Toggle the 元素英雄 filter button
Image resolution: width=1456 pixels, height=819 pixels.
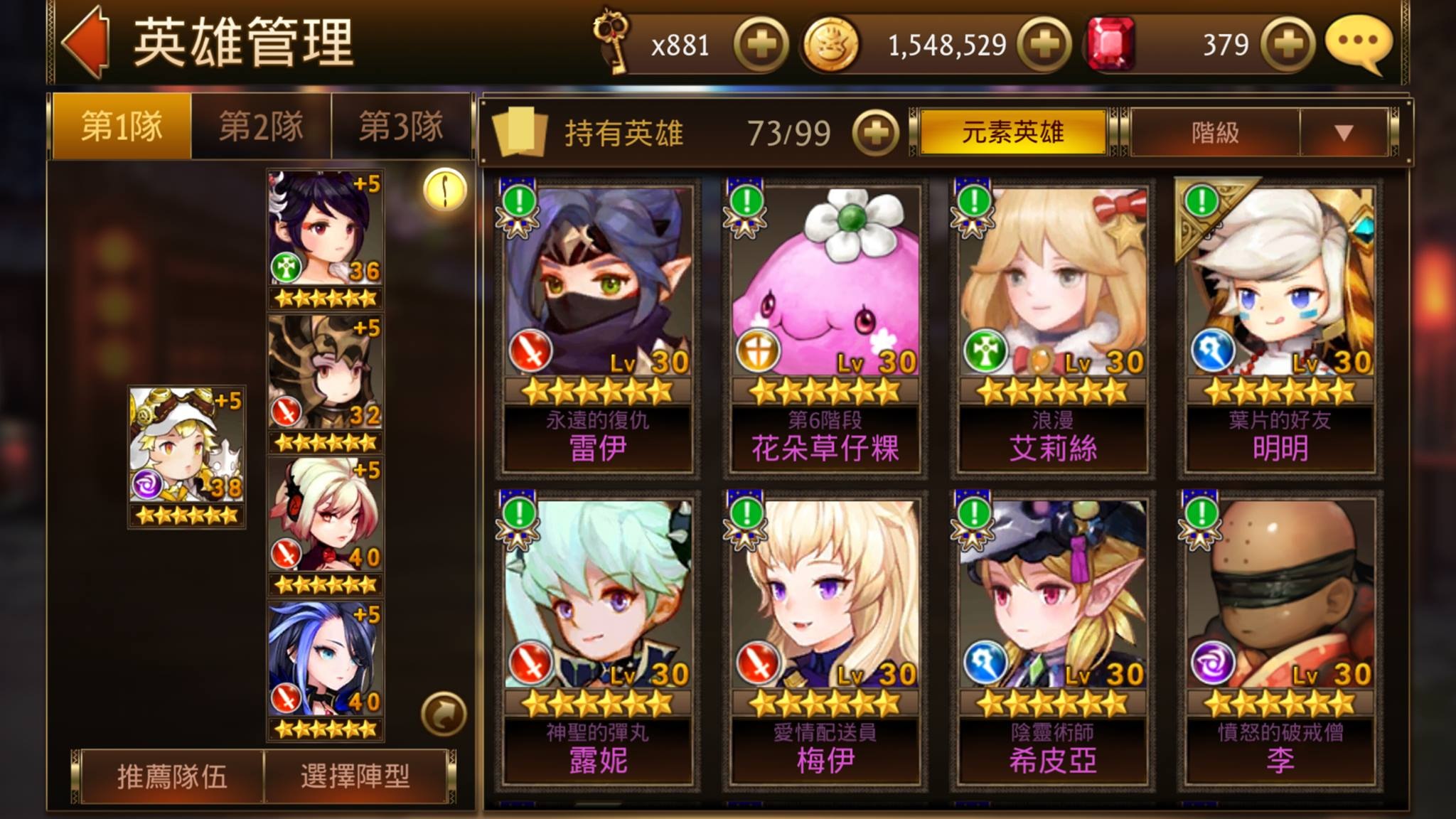coord(1012,132)
